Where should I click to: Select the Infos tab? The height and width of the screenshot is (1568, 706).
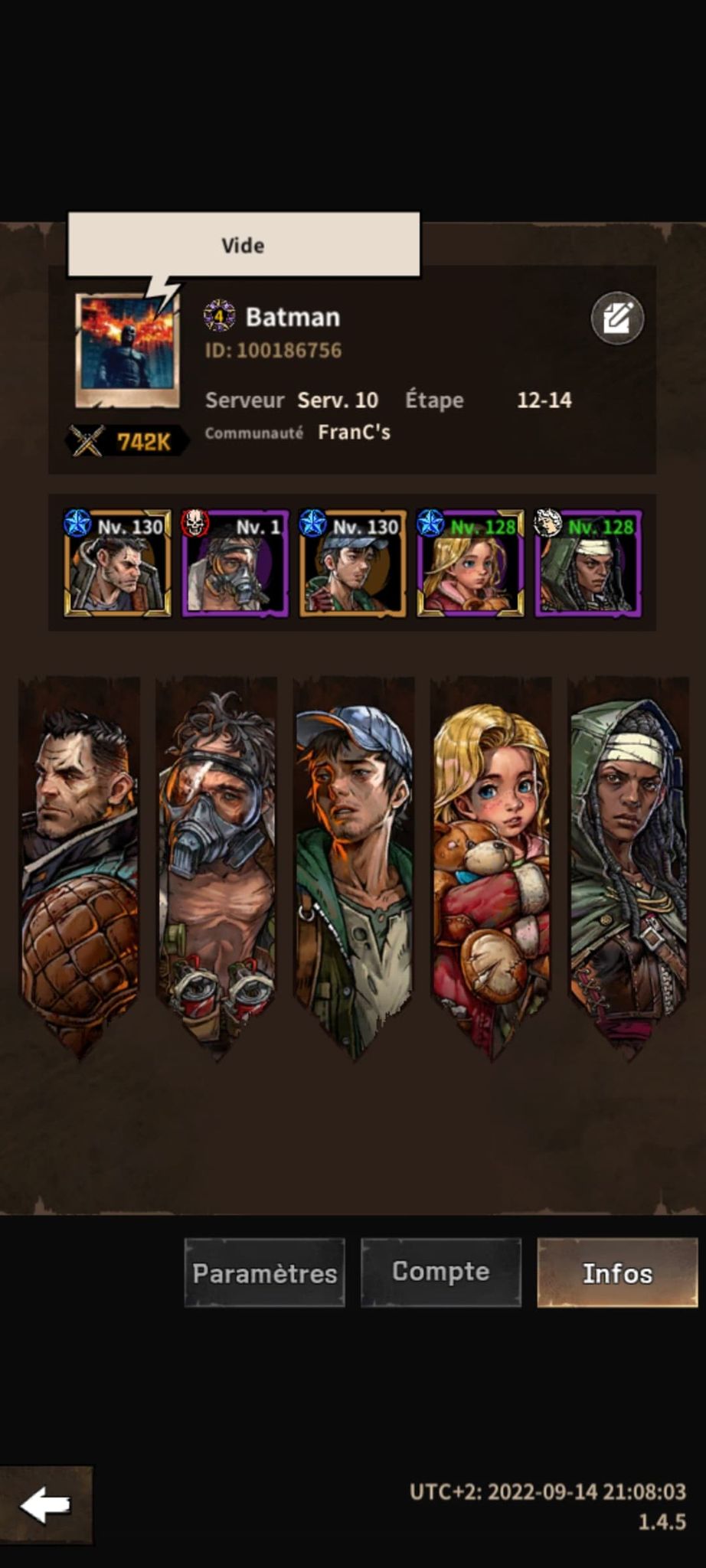coord(617,1272)
